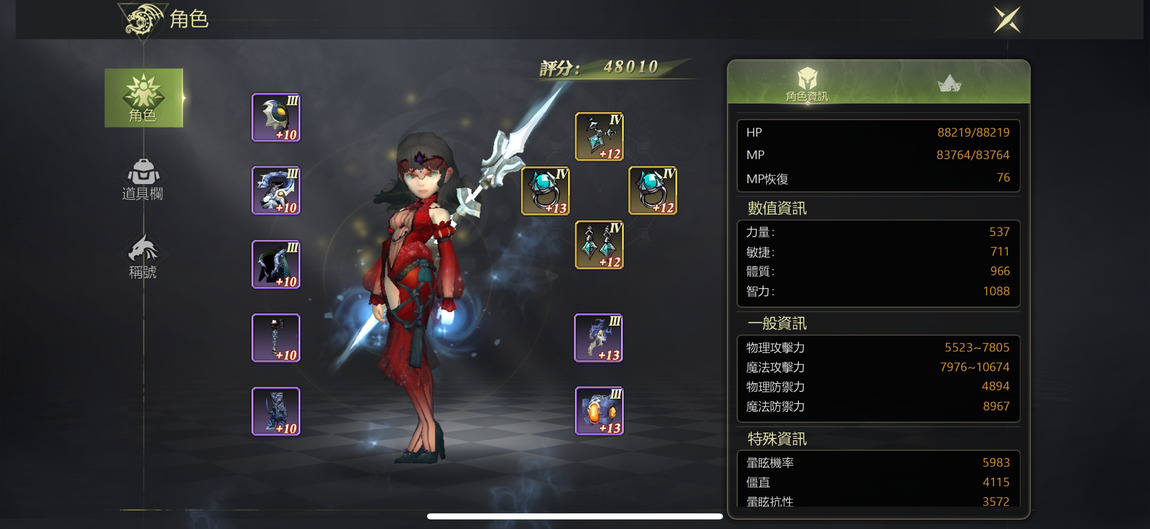Choose the +12 necklace accessory slot
The width and height of the screenshot is (1150, 529).
599,137
